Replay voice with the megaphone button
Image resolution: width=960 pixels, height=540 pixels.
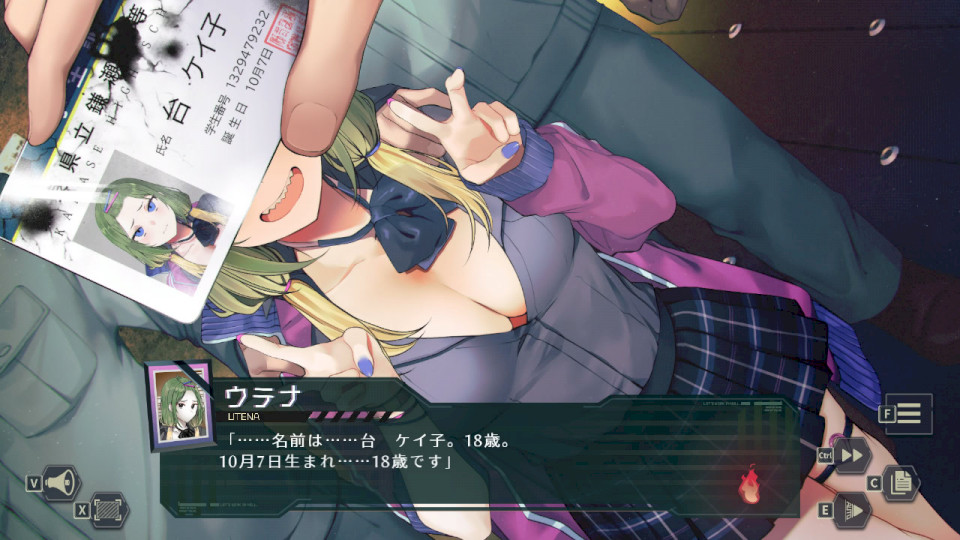pyautogui.click(x=61, y=483)
